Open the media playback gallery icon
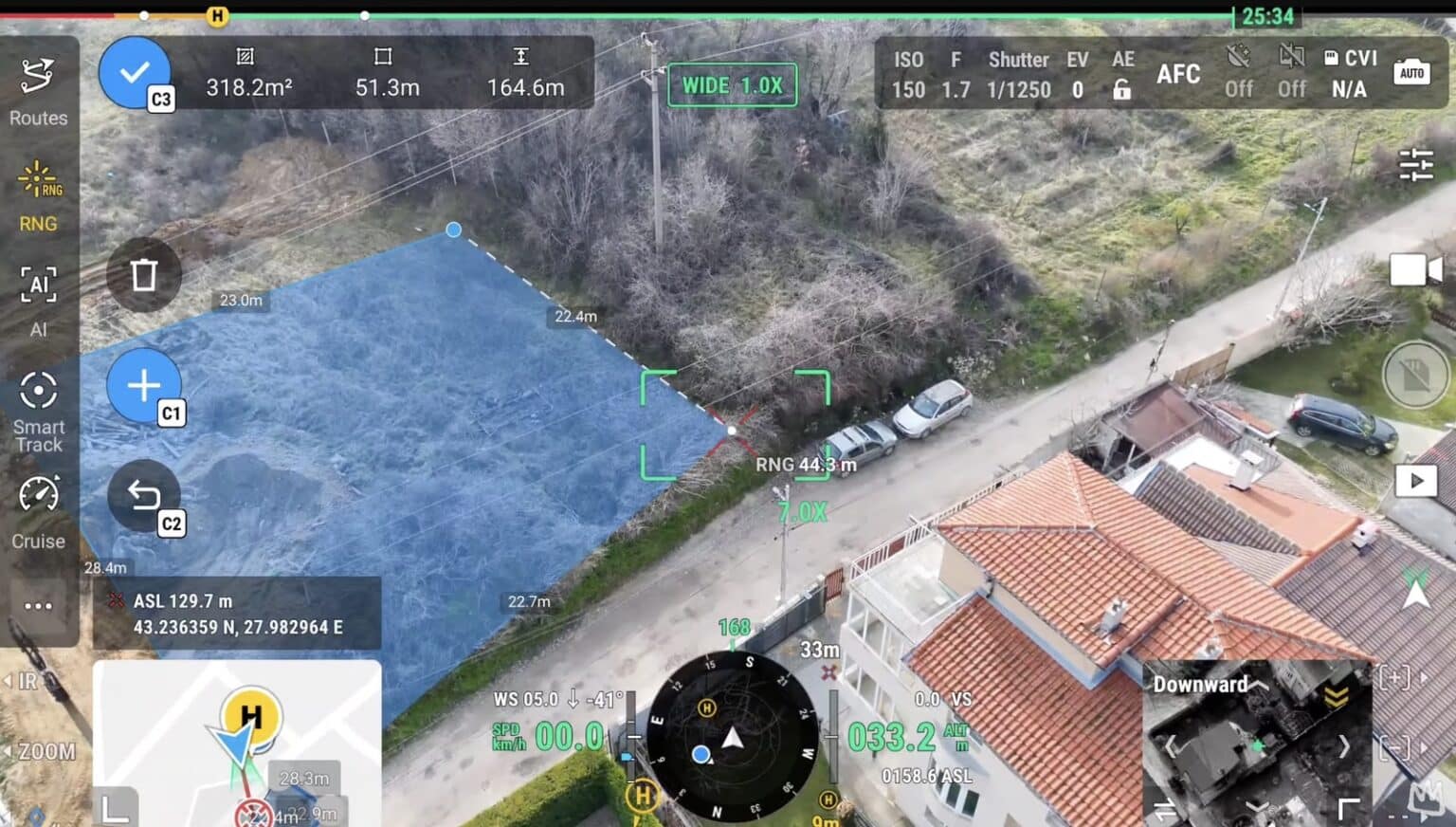This screenshot has width=1456, height=827. point(1416,481)
